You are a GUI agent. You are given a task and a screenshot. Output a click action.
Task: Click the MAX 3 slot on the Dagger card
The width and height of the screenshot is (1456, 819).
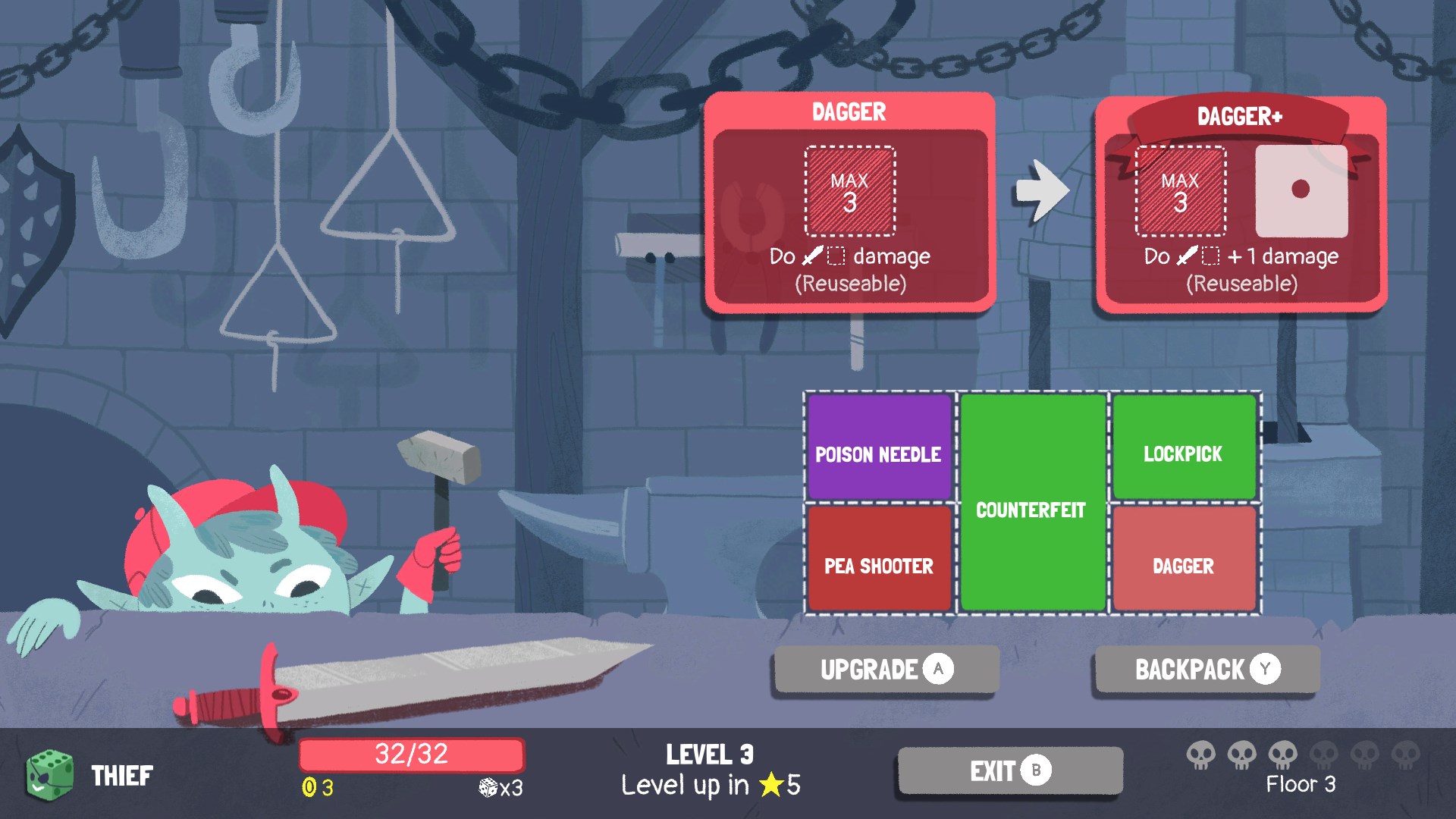[x=850, y=192]
